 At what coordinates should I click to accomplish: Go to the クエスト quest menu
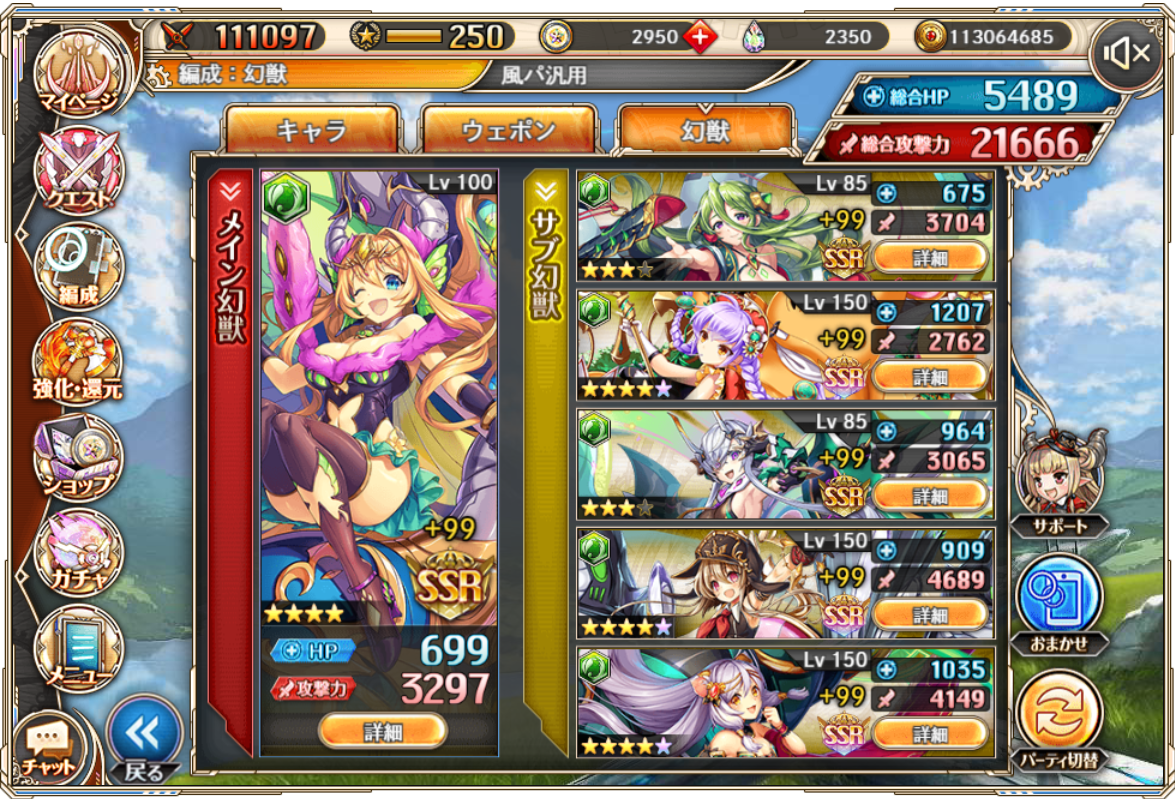pyautogui.click(x=78, y=172)
